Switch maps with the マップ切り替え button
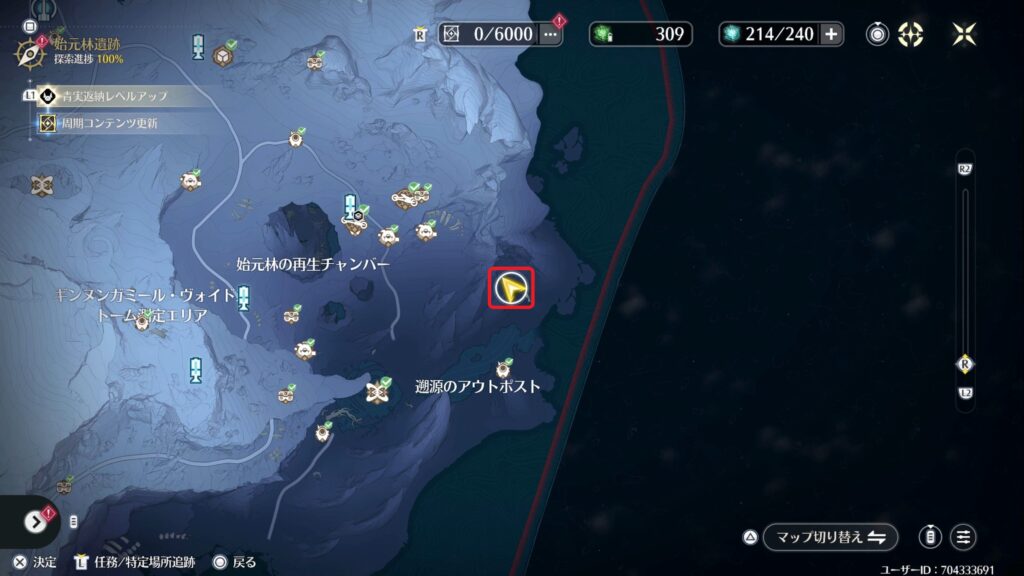The width and height of the screenshot is (1024, 576). pos(829,537)
